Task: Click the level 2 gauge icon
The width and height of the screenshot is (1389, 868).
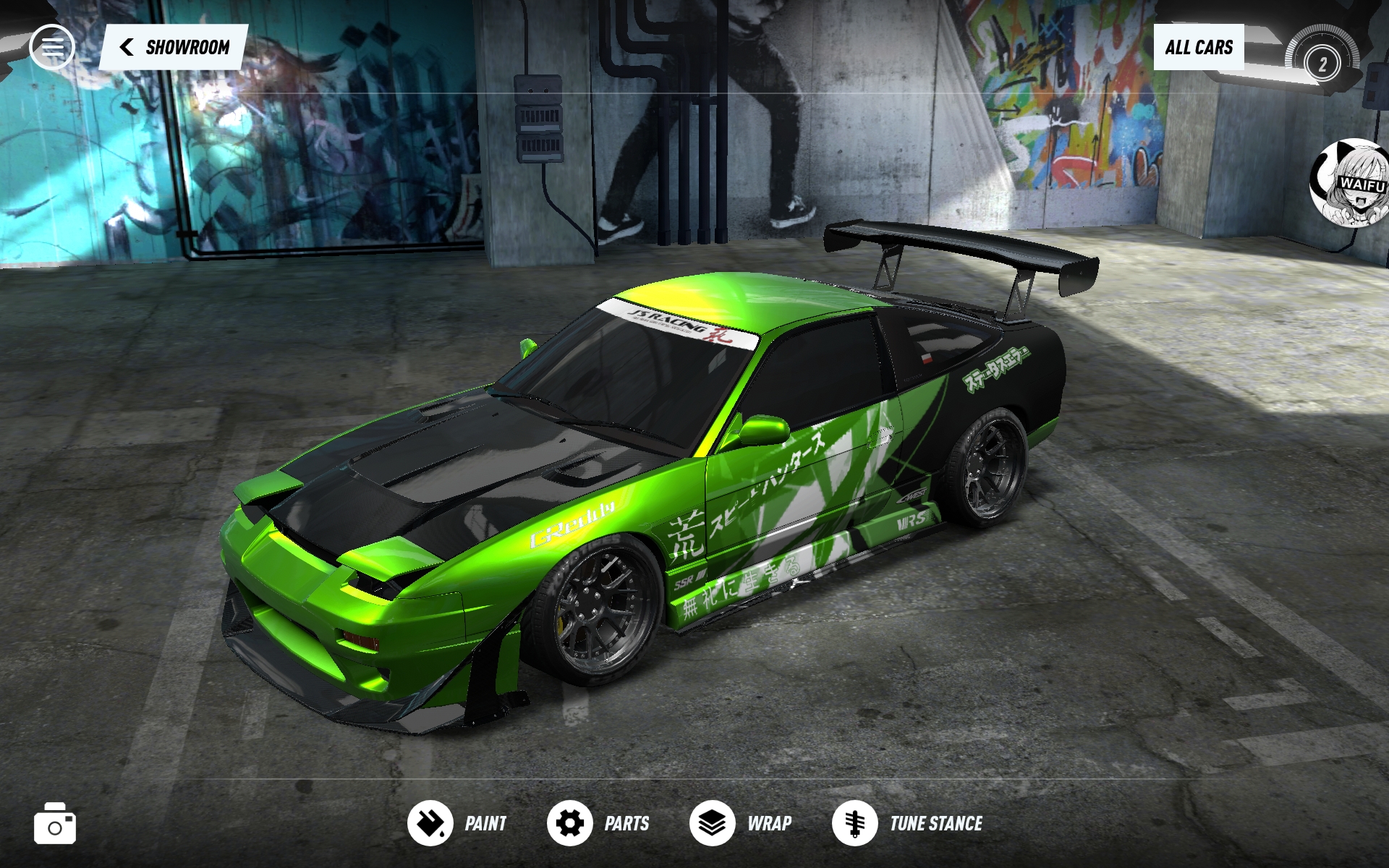Action: point(1322,64)
